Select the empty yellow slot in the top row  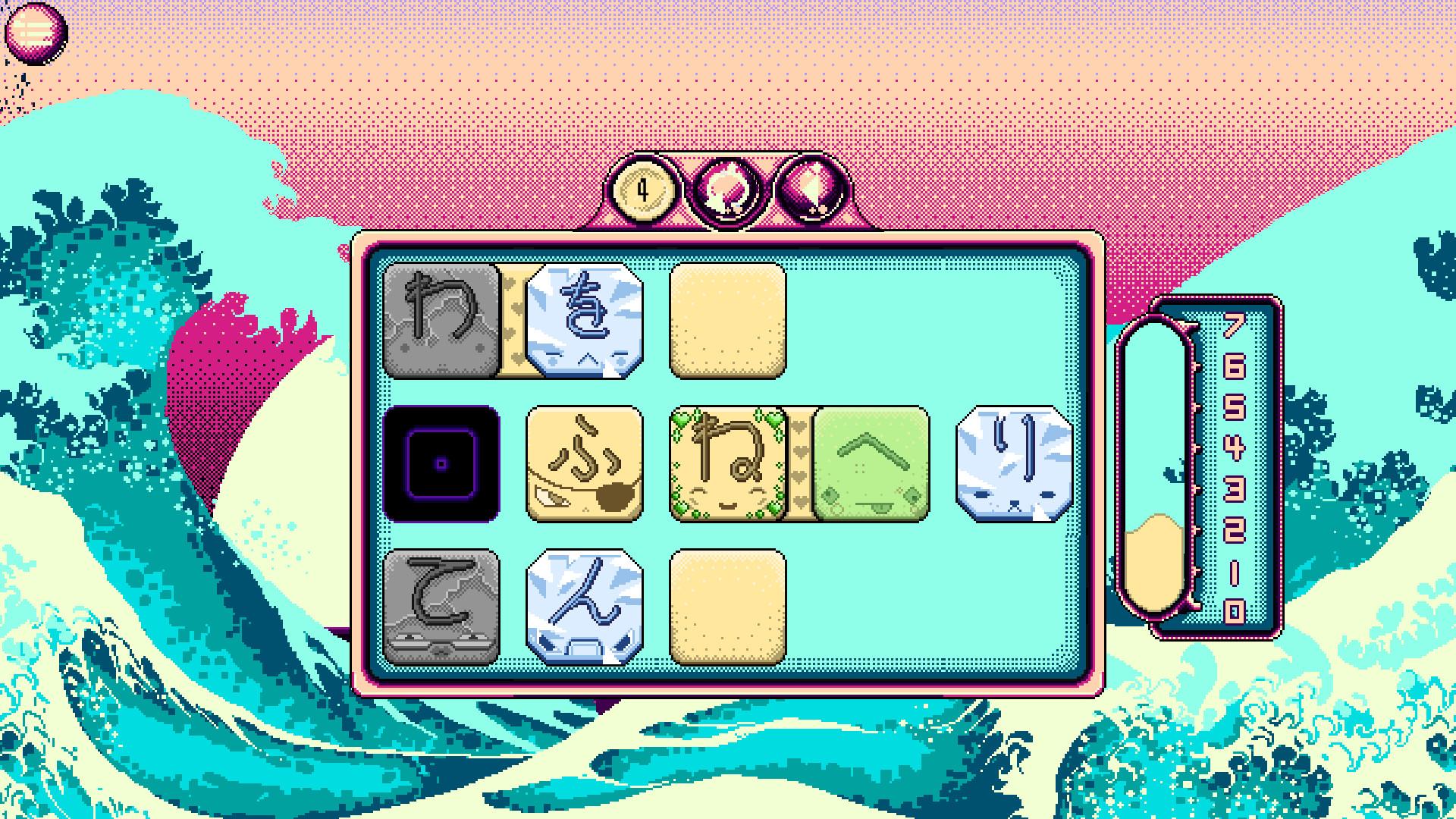728,320
